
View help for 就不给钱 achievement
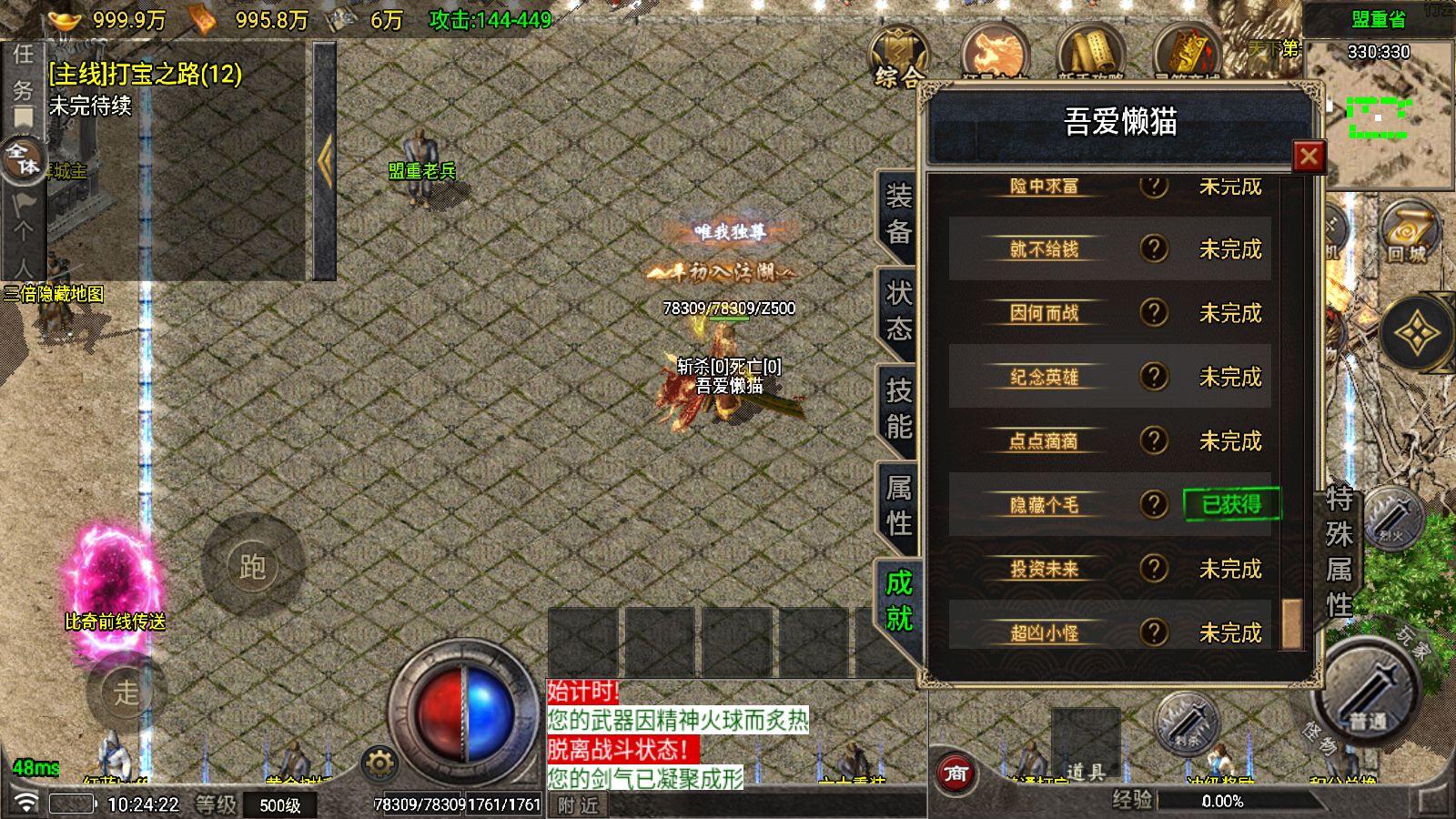(1154, 248)
